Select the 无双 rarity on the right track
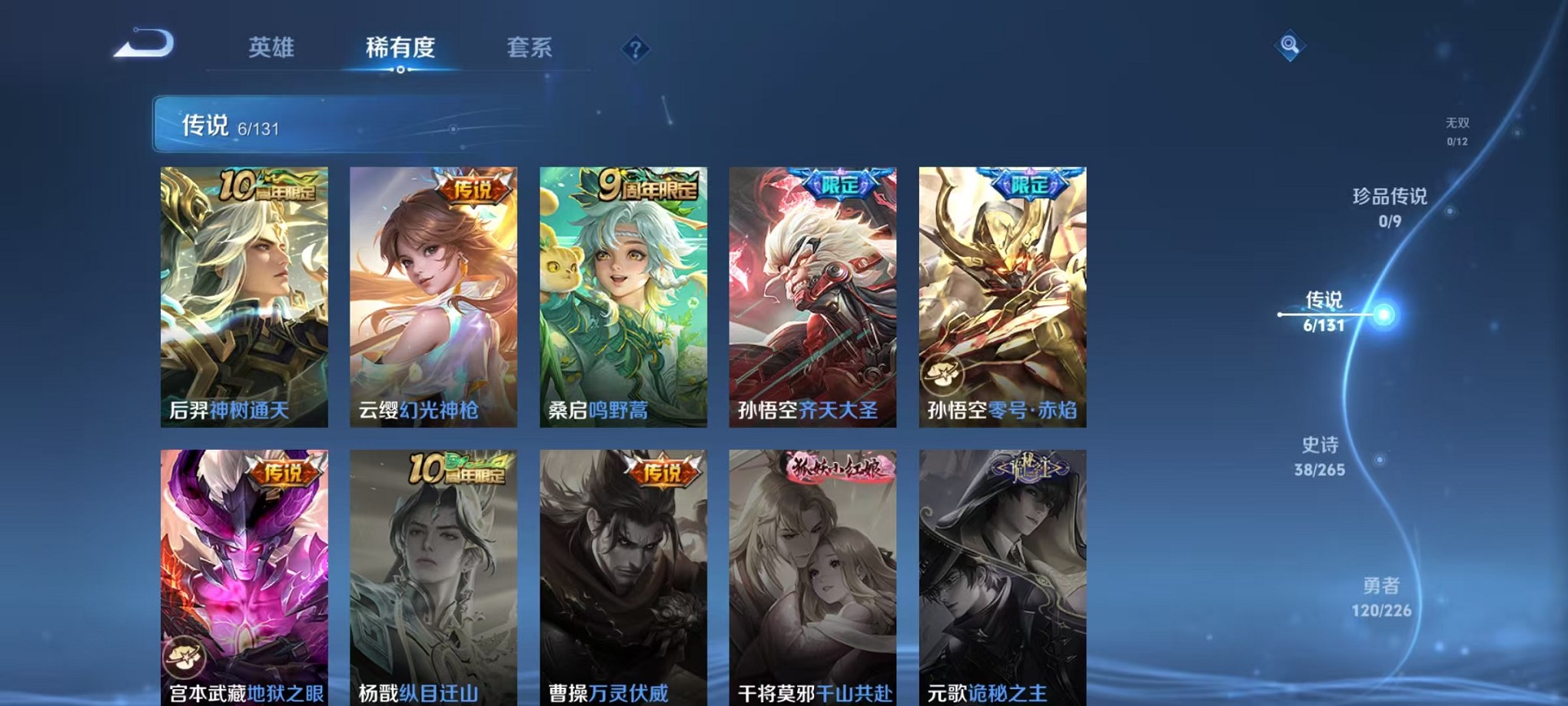 tap(1457, 128)
